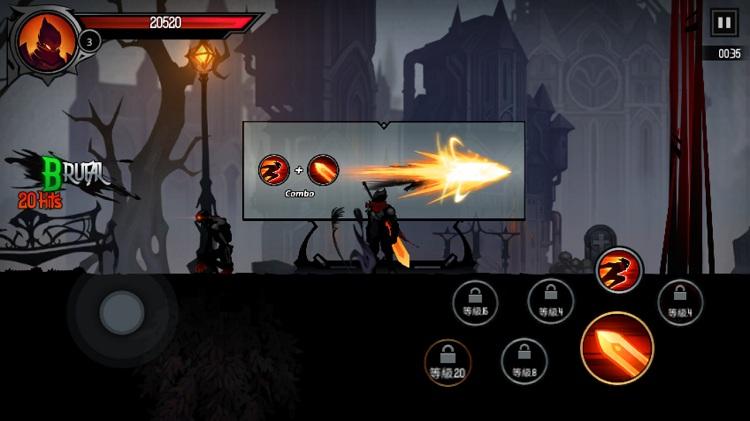The width and height of the screenshot is (750, 421).
Task: Tap the locked skill slot labeled 等級8
Action: [x=524, y=361]
